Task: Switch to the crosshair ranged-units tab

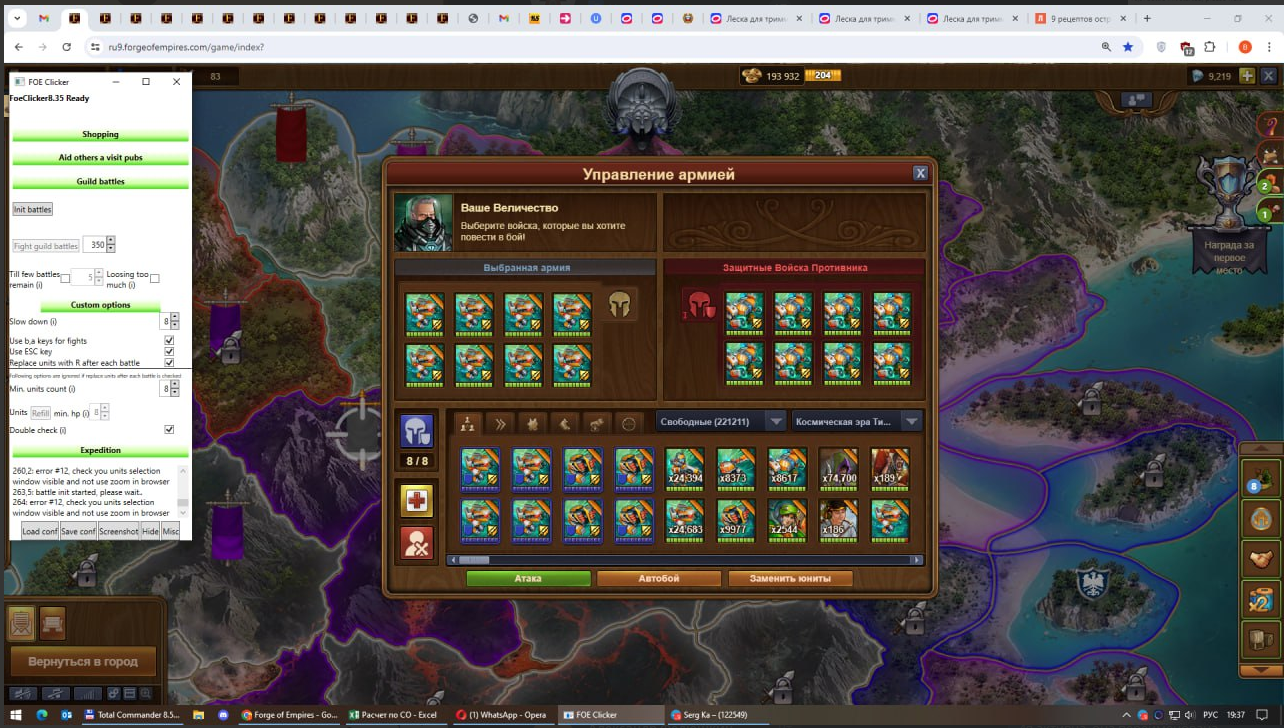Action: coord(628,423)
